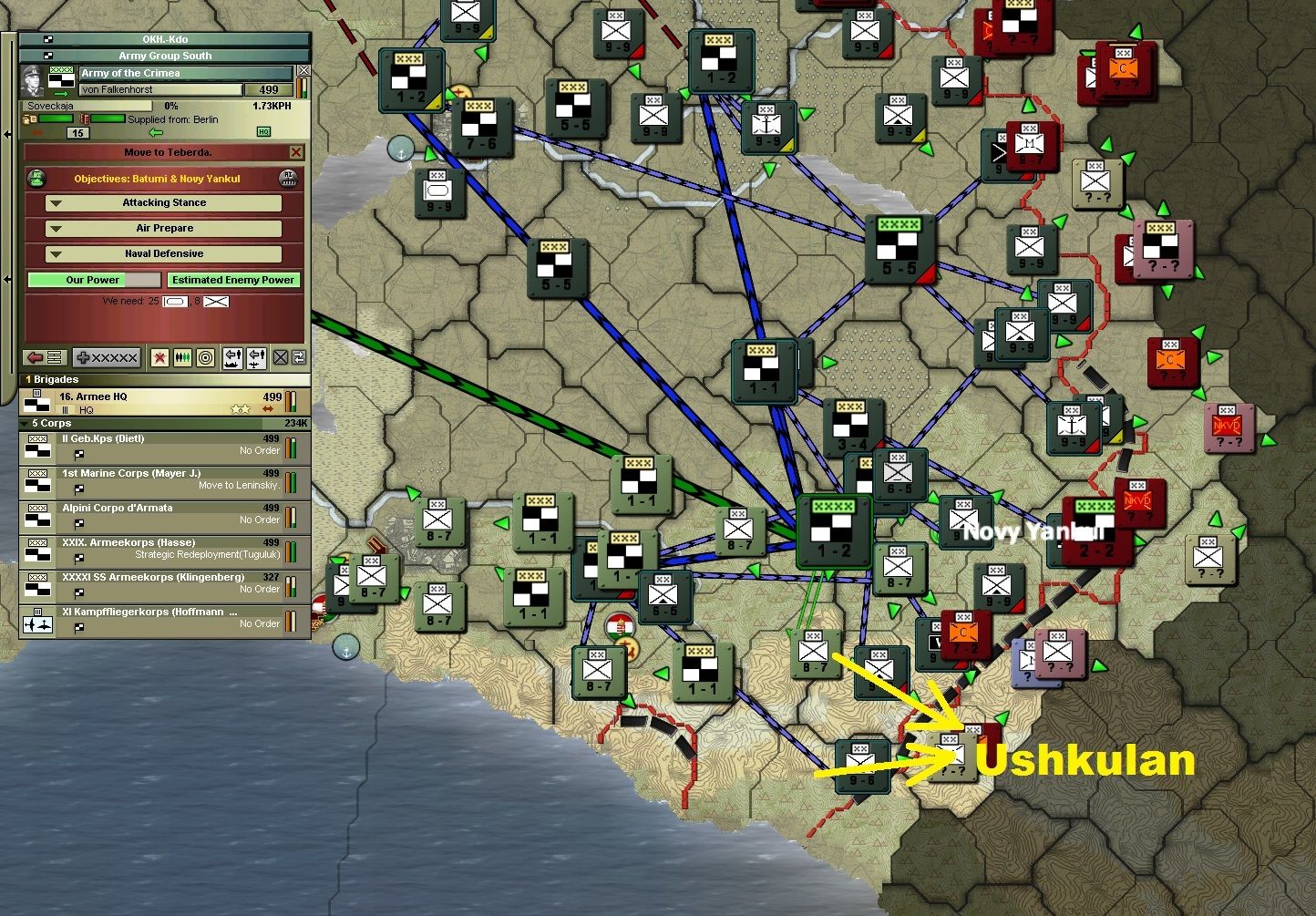
Task: Select the objectives target icon in unit toolbar
Action: 206,357
